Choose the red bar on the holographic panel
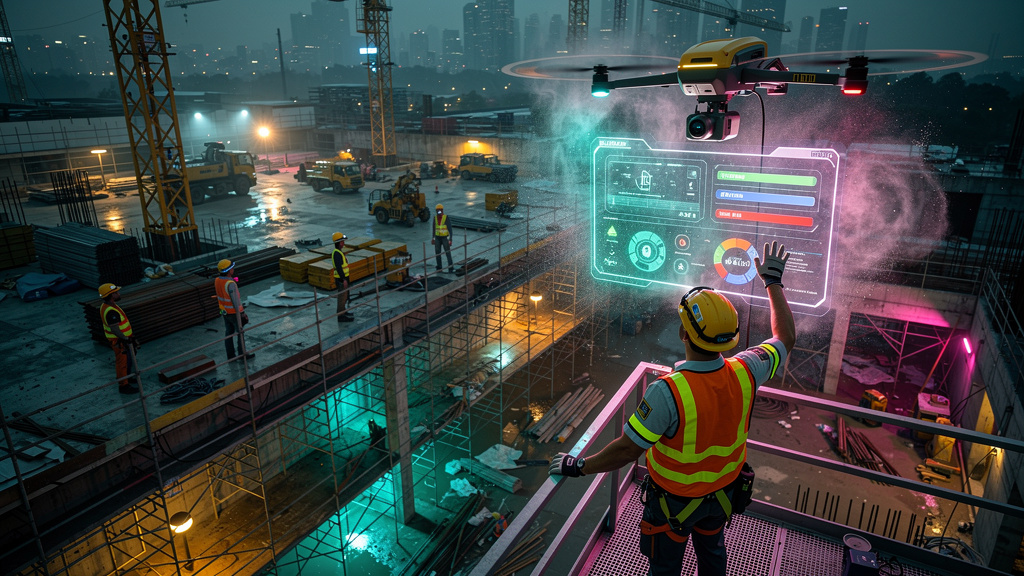The image size is (1024, 576). click(764, 217)
